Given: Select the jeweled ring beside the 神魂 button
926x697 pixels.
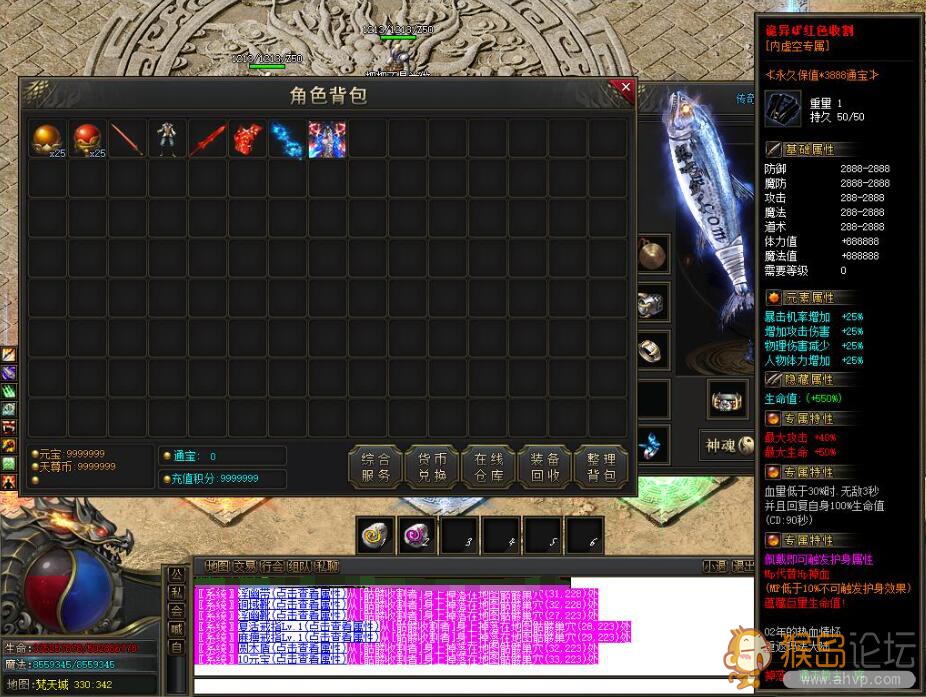Looking at the screenshot, I should [x=727, y=399].
